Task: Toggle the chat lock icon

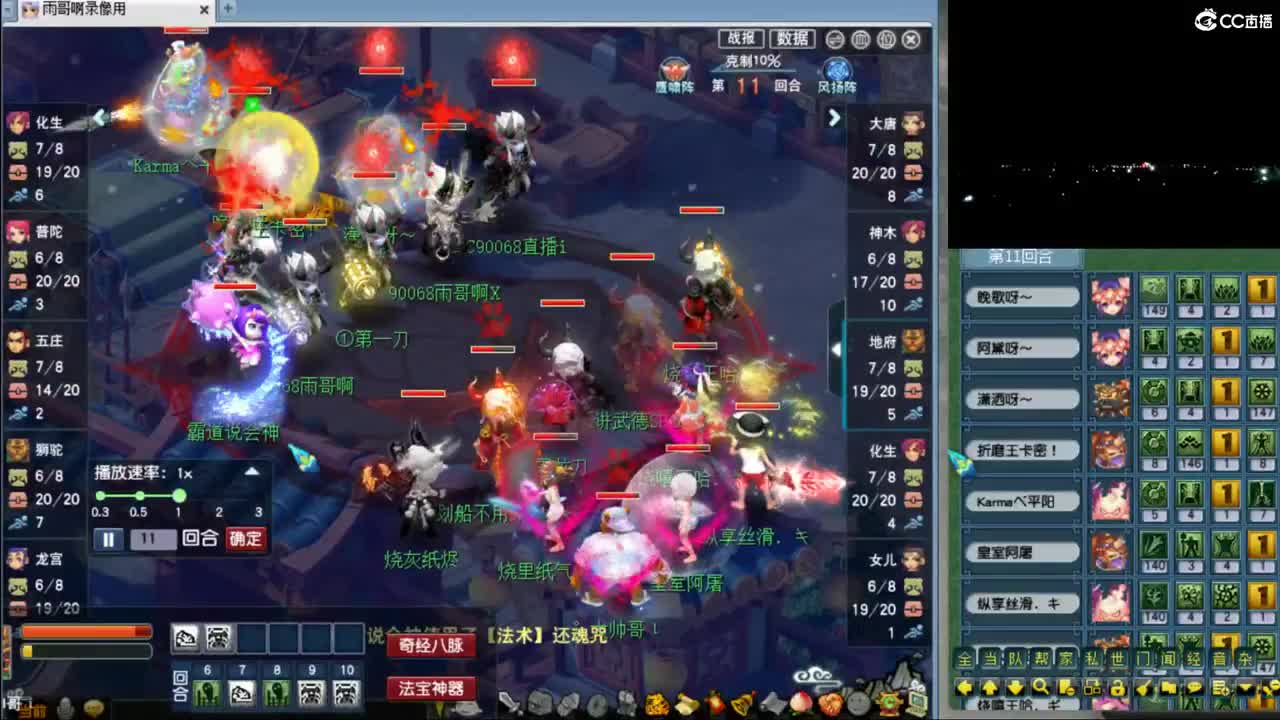Action: coord(1120,688)
